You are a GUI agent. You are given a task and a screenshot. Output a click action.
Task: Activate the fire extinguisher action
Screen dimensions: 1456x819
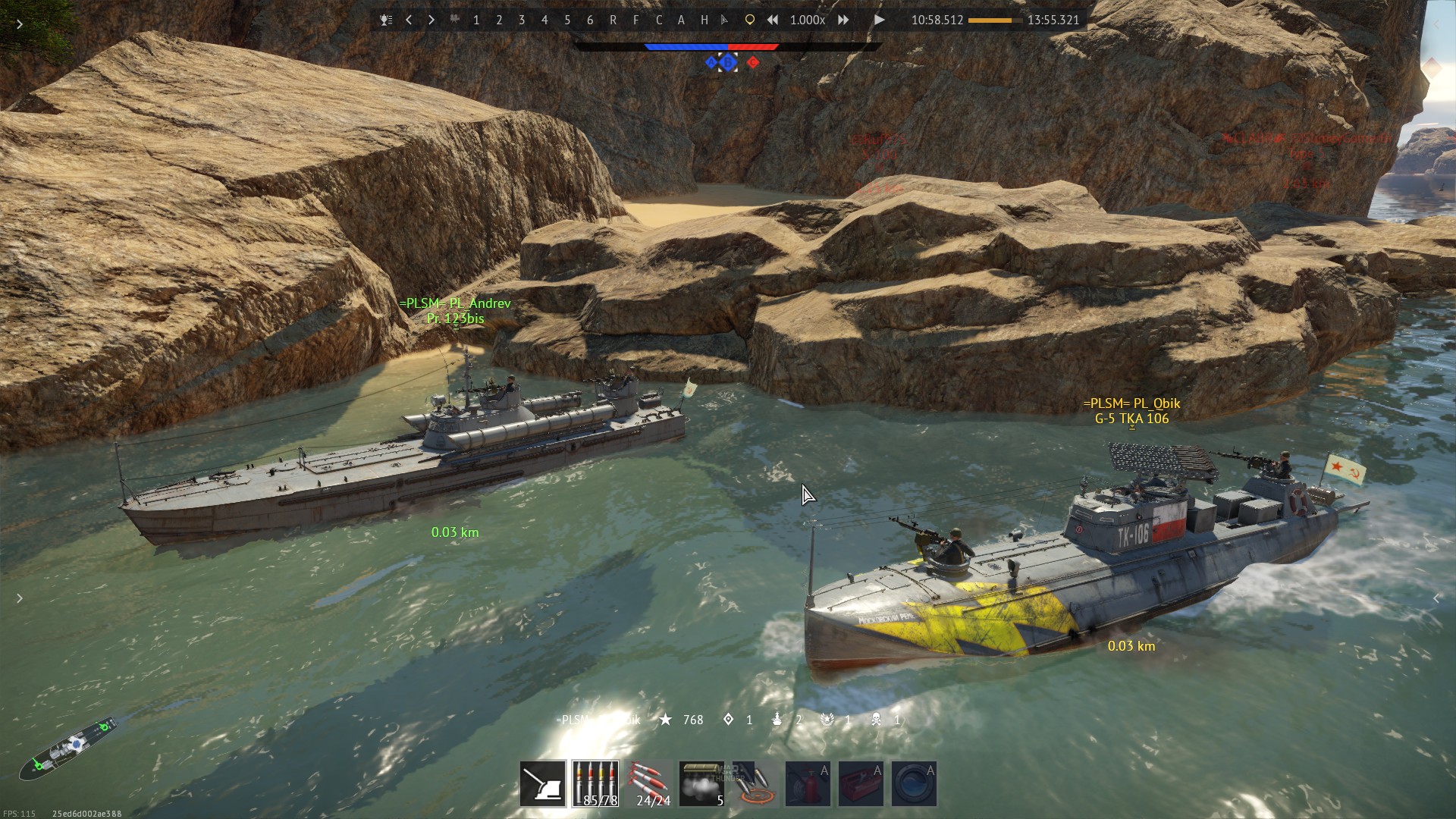[x=808, y=783]
